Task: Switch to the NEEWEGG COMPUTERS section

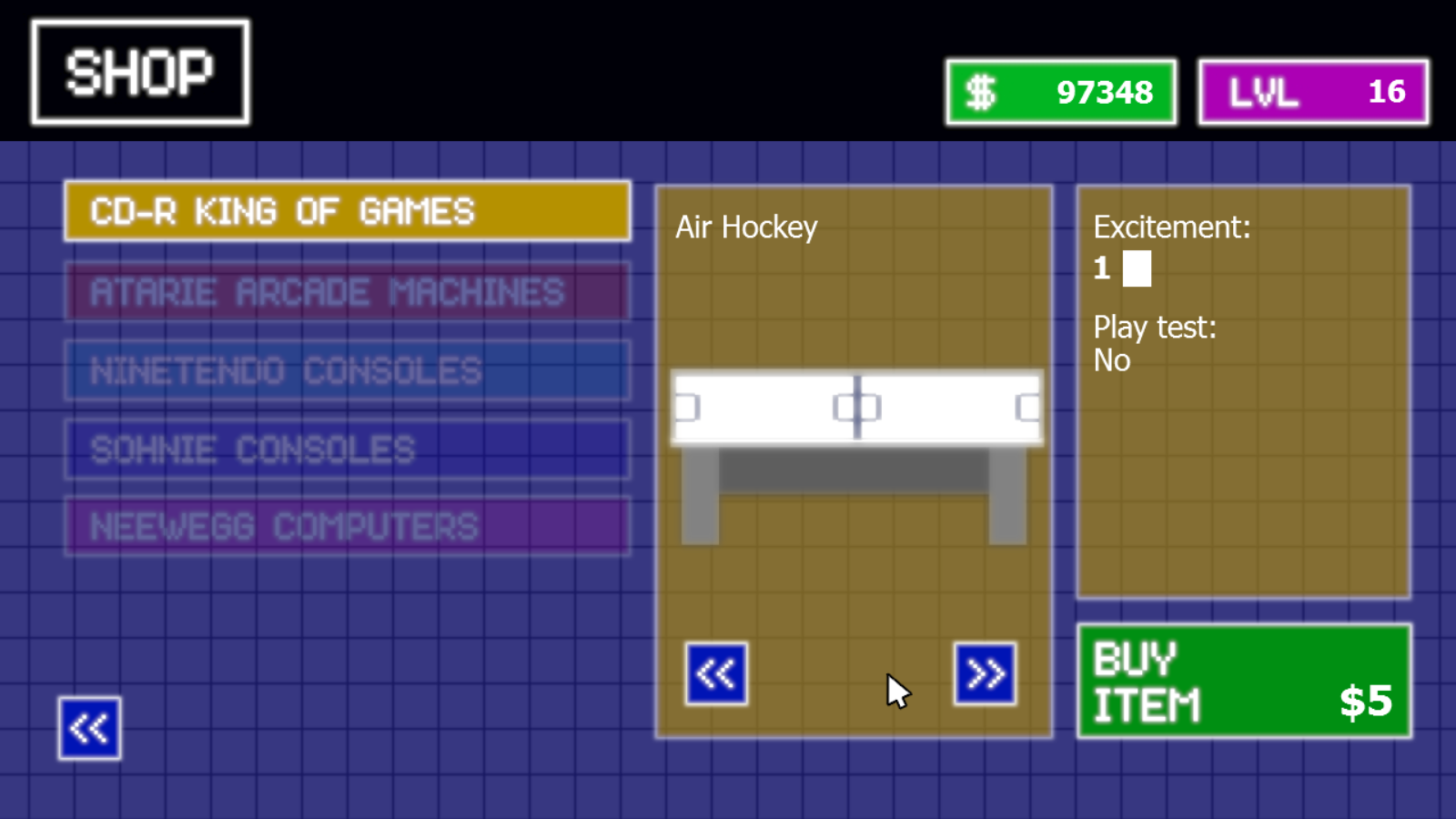Action: [347, 526]
